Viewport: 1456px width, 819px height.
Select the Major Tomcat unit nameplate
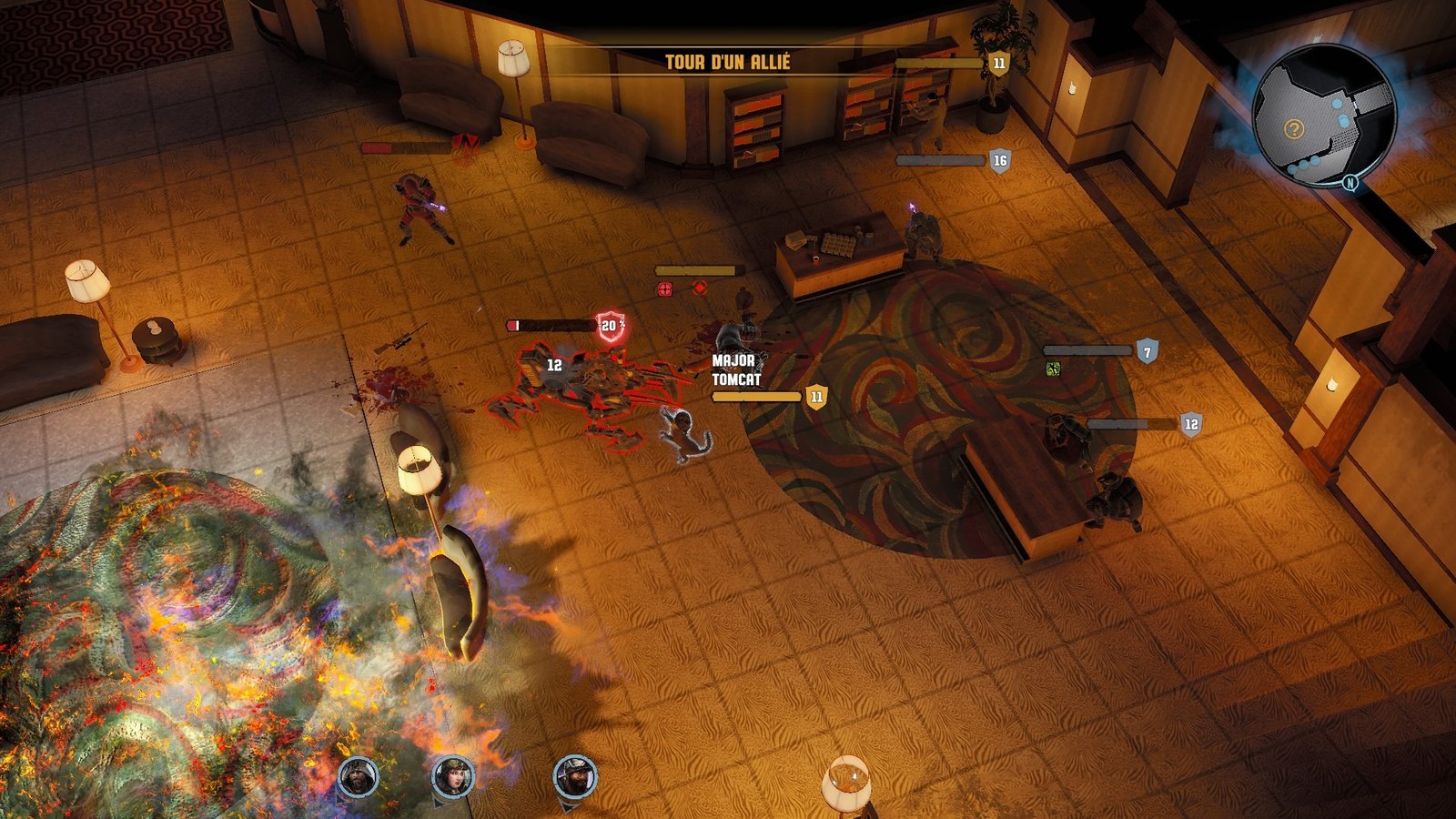736,370
